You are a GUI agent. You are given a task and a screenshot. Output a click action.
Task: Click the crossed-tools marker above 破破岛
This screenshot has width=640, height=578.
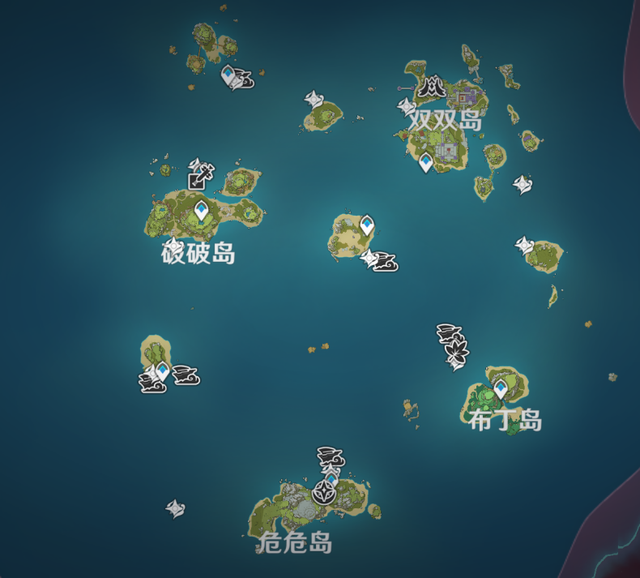tap(200, 175)
